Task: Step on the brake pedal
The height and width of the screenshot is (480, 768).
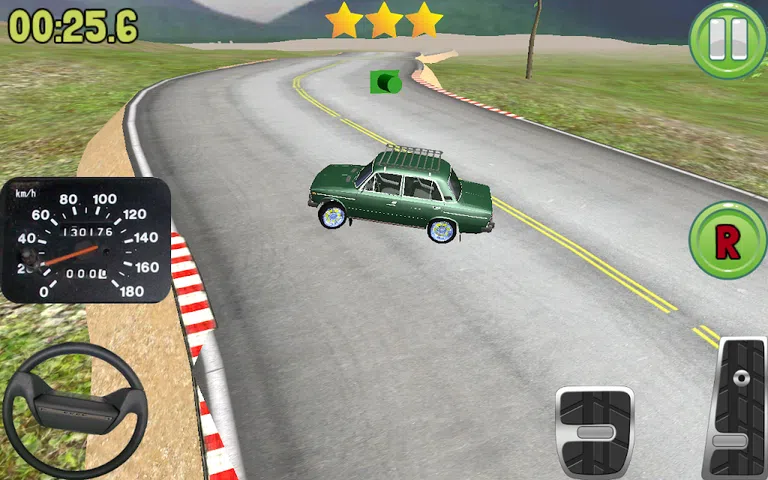Action: pos(594,431)
